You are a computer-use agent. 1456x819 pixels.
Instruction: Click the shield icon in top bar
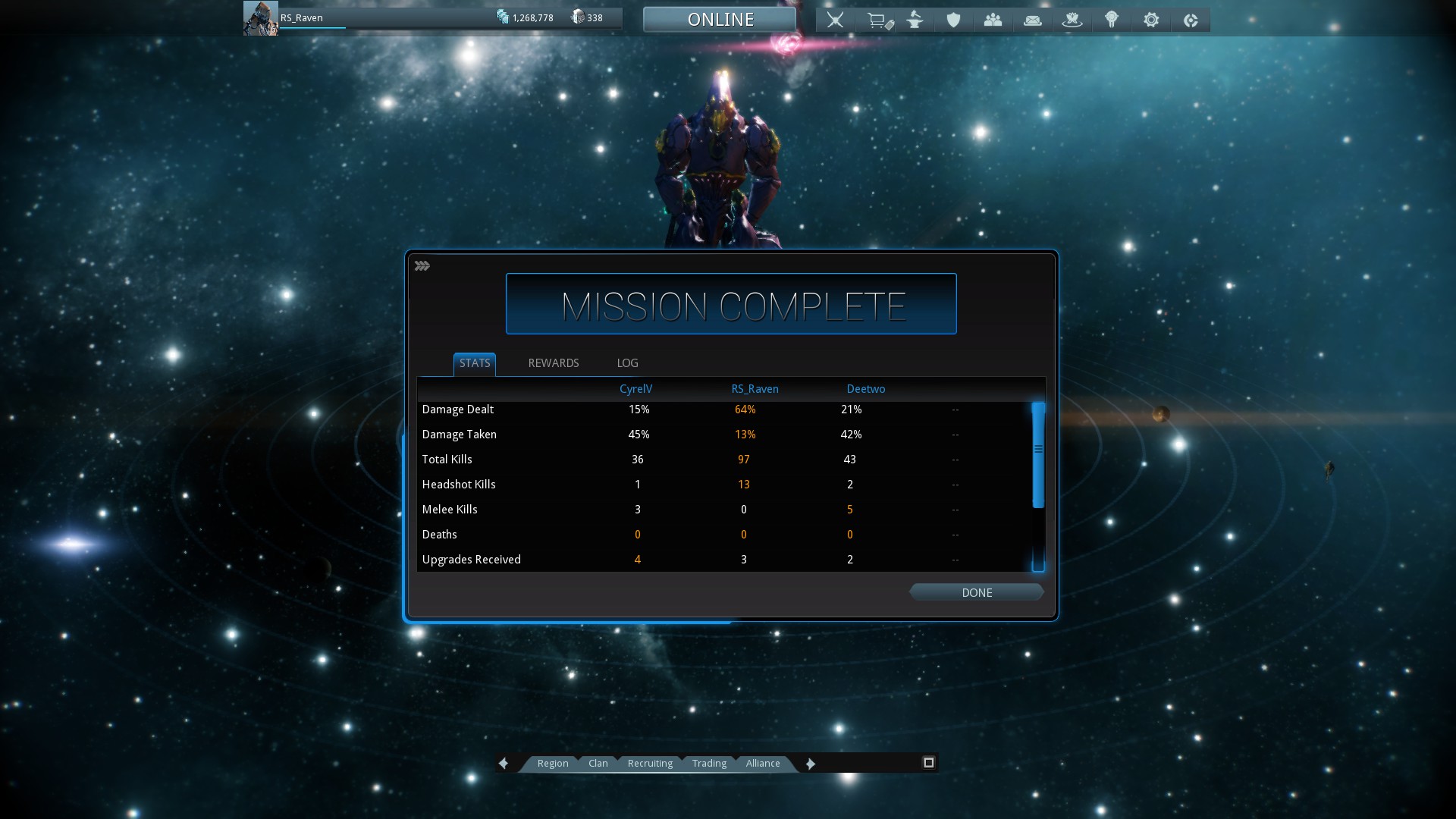tap(953, 20)
